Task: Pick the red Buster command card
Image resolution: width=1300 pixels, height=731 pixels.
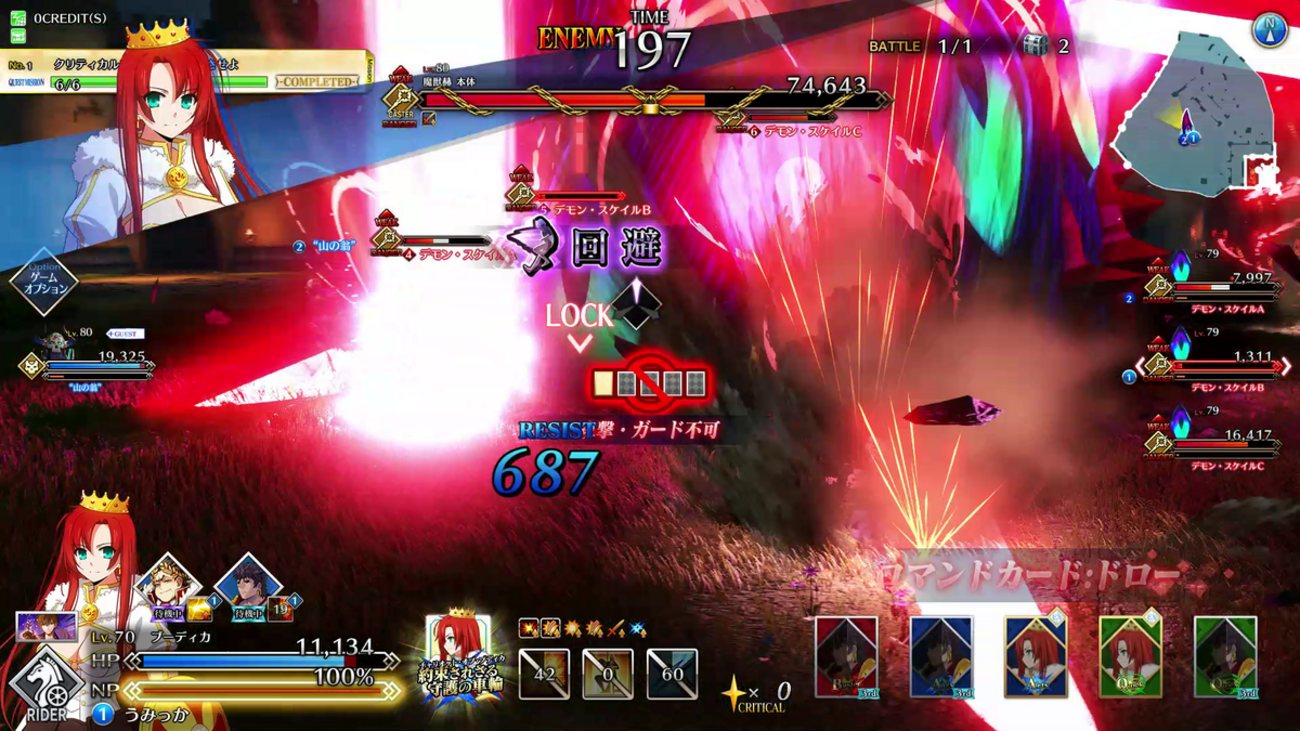Action: (x=846, y=655)
